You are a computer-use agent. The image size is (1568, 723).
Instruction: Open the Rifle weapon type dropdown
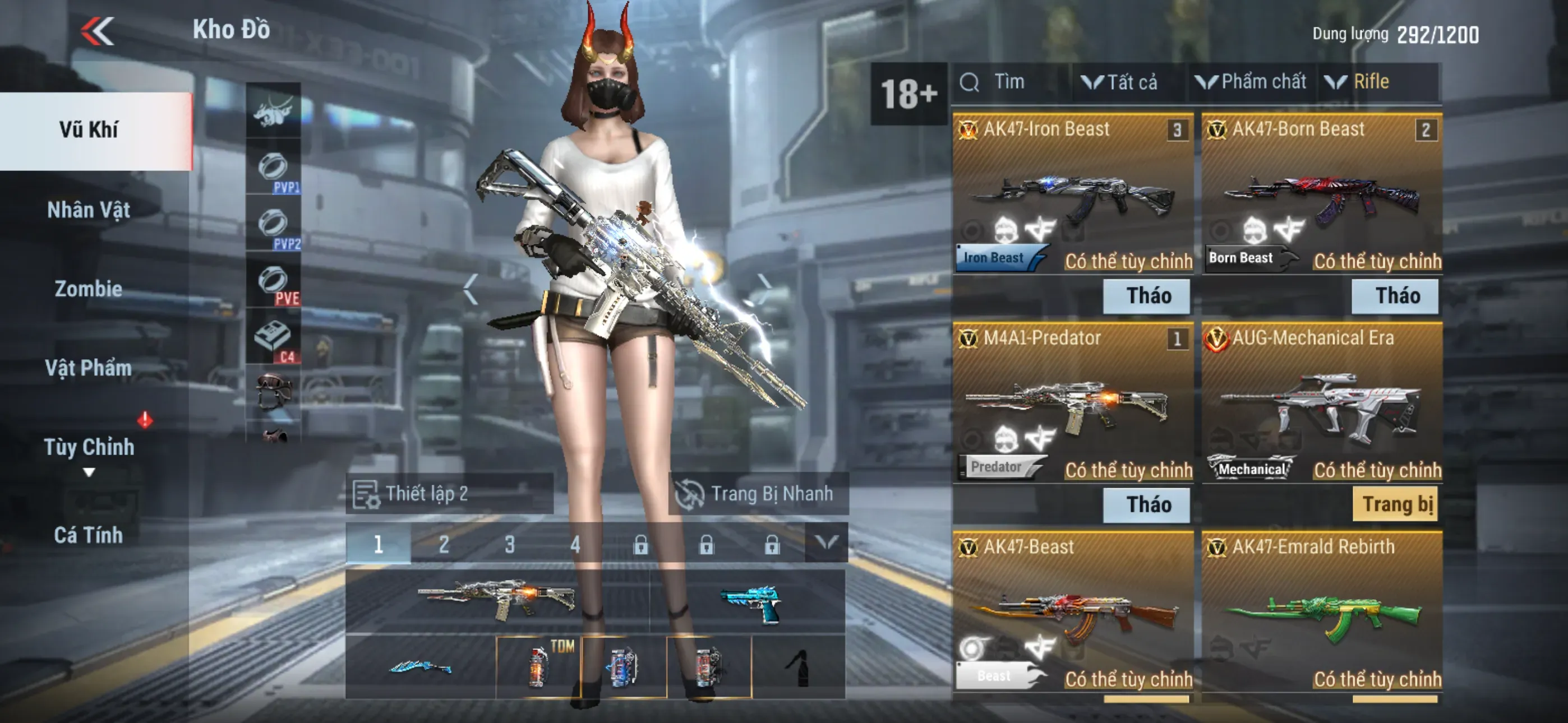(x=1363, y=82)
